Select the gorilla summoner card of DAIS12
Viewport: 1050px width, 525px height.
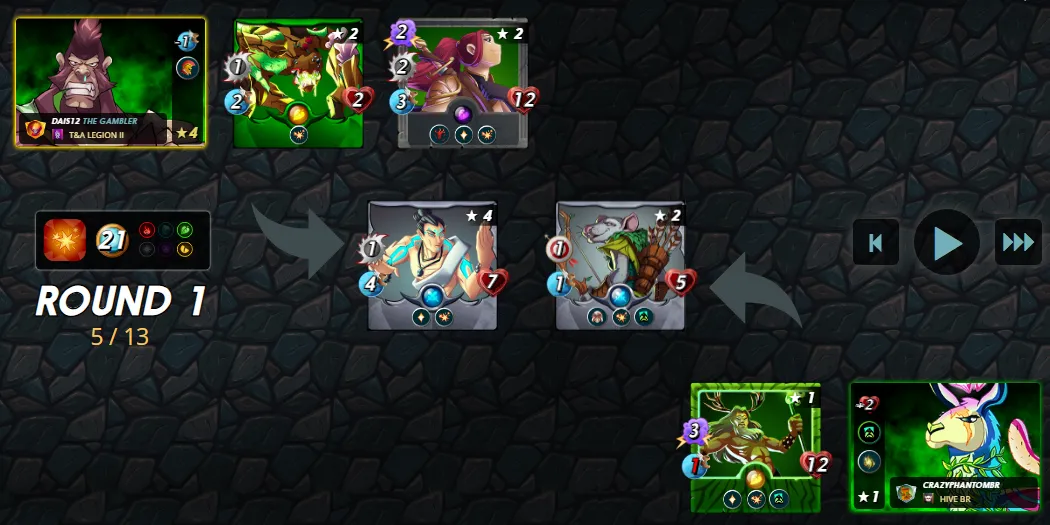[110, 82]
